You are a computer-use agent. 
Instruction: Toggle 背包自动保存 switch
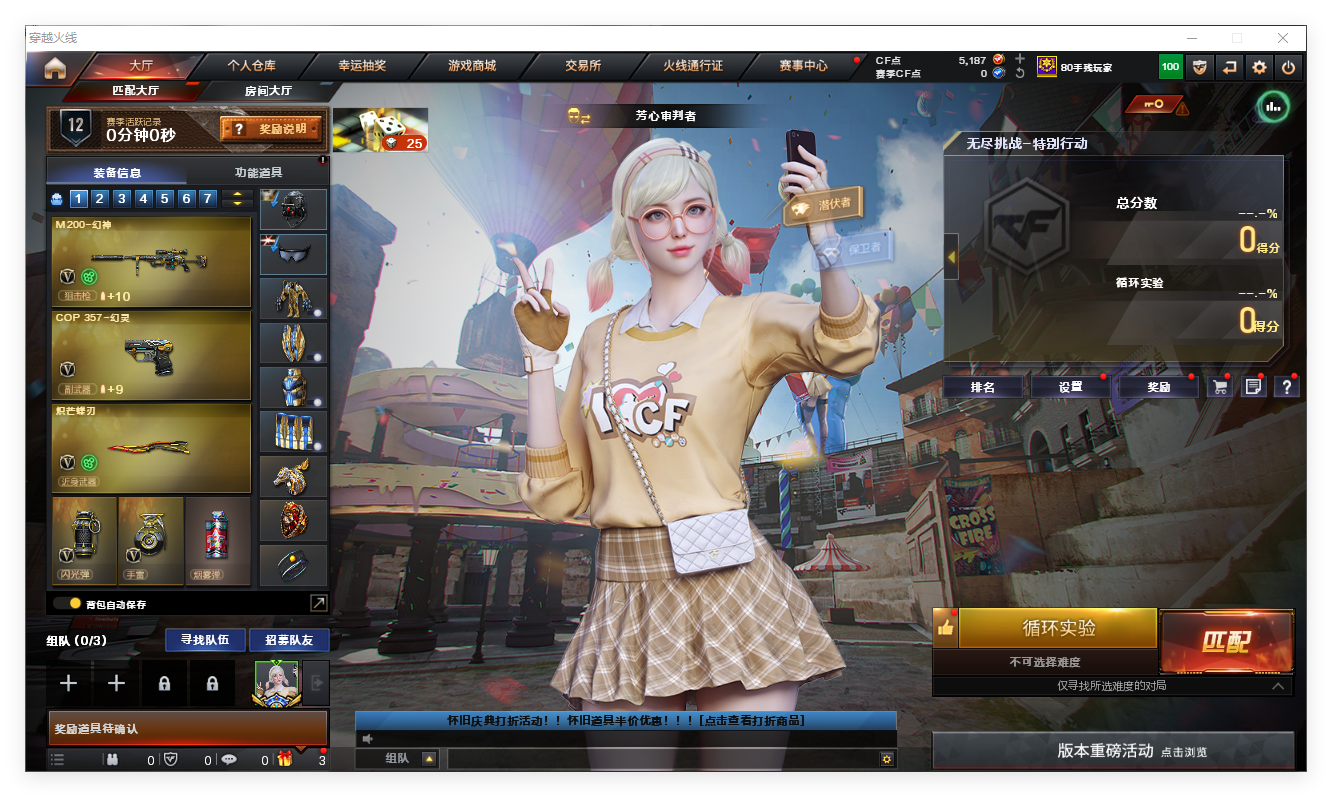click(68, 604)
